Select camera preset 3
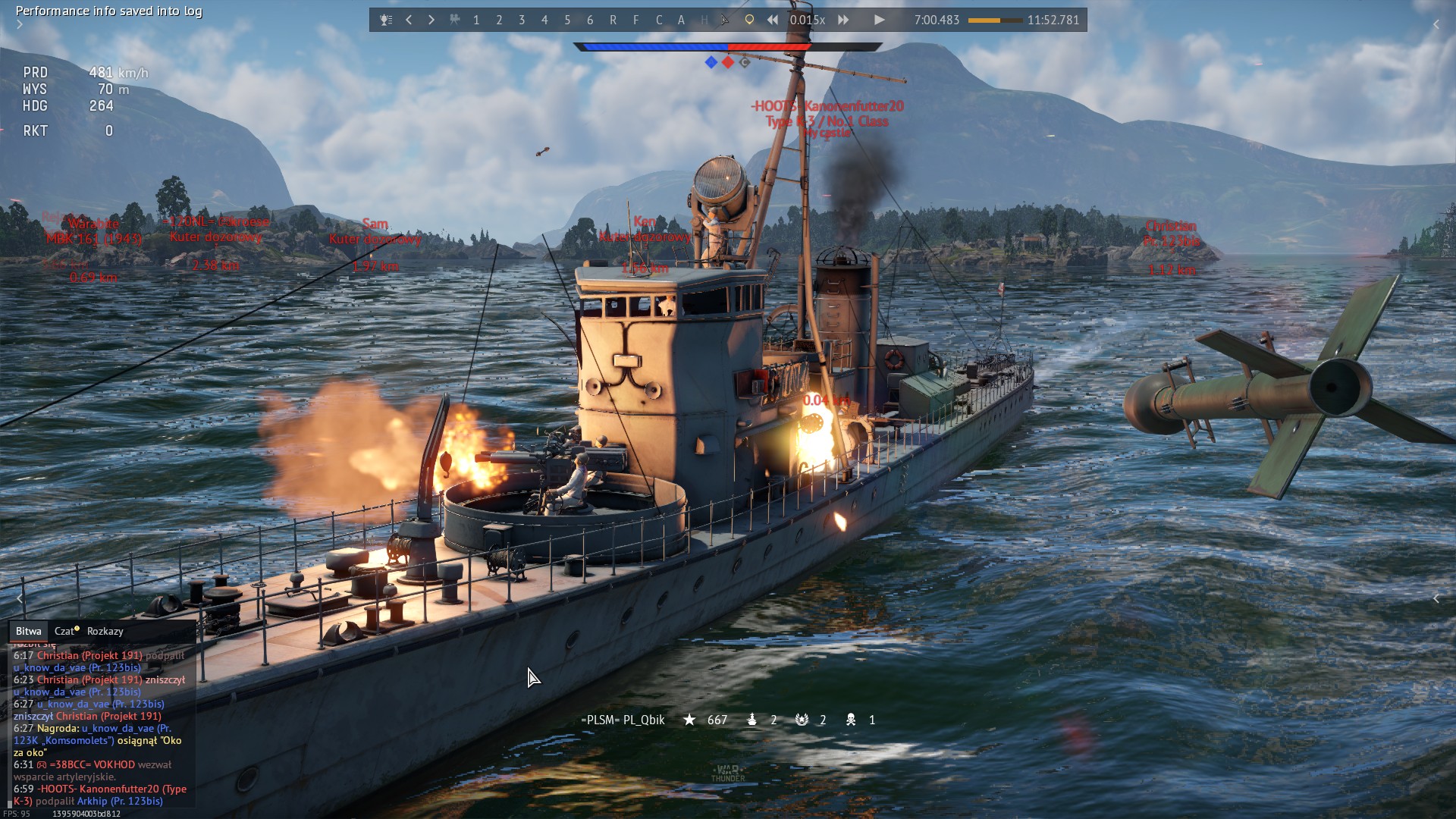The image size is (1456, 819). pos(522,20)
